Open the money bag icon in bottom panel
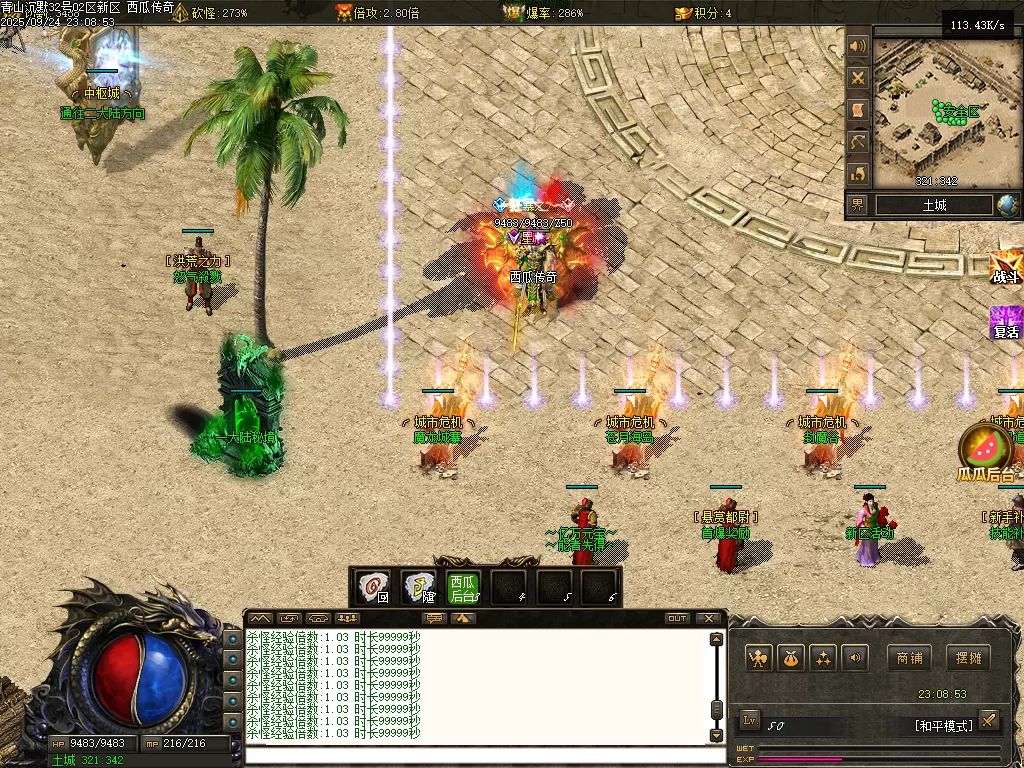 click(x=792, y=658)
